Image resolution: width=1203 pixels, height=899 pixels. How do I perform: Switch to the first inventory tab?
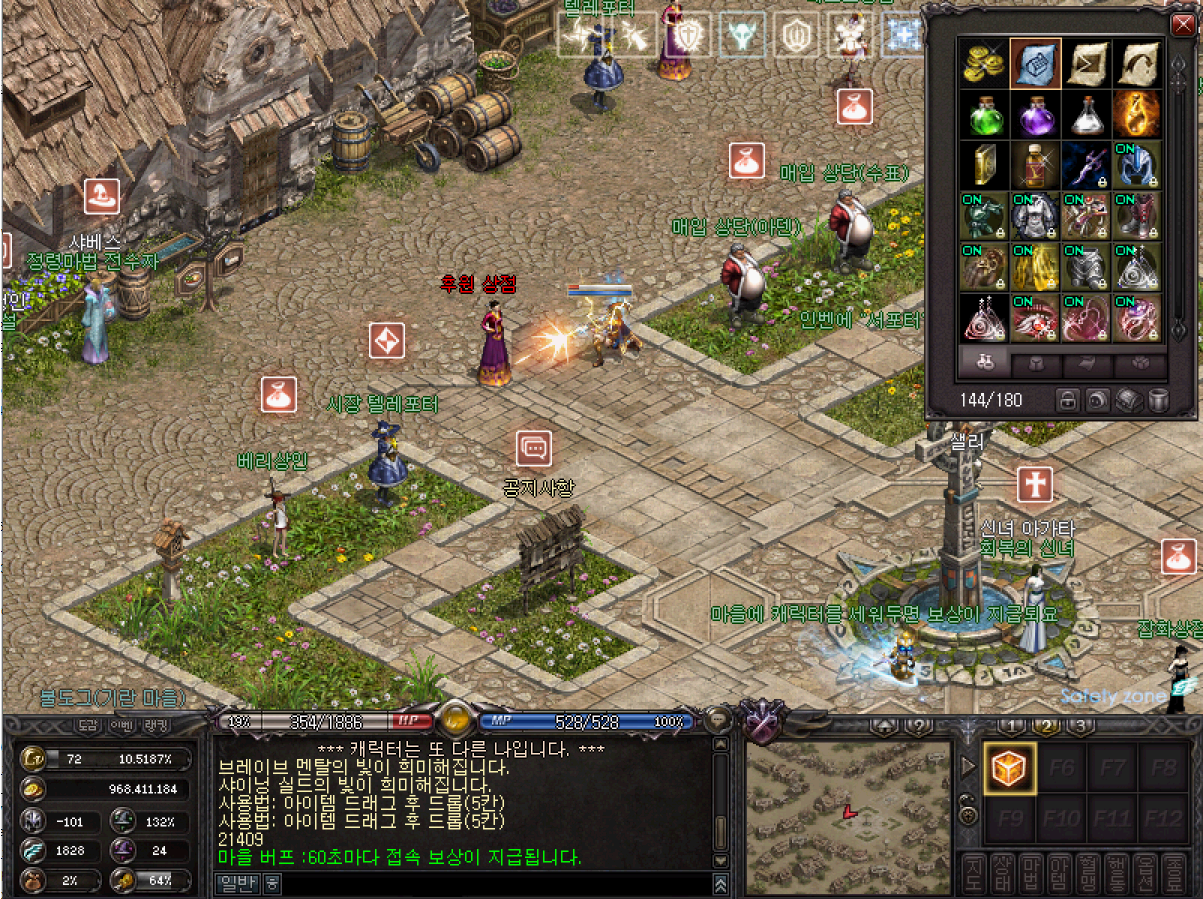[x=984, y=364]
